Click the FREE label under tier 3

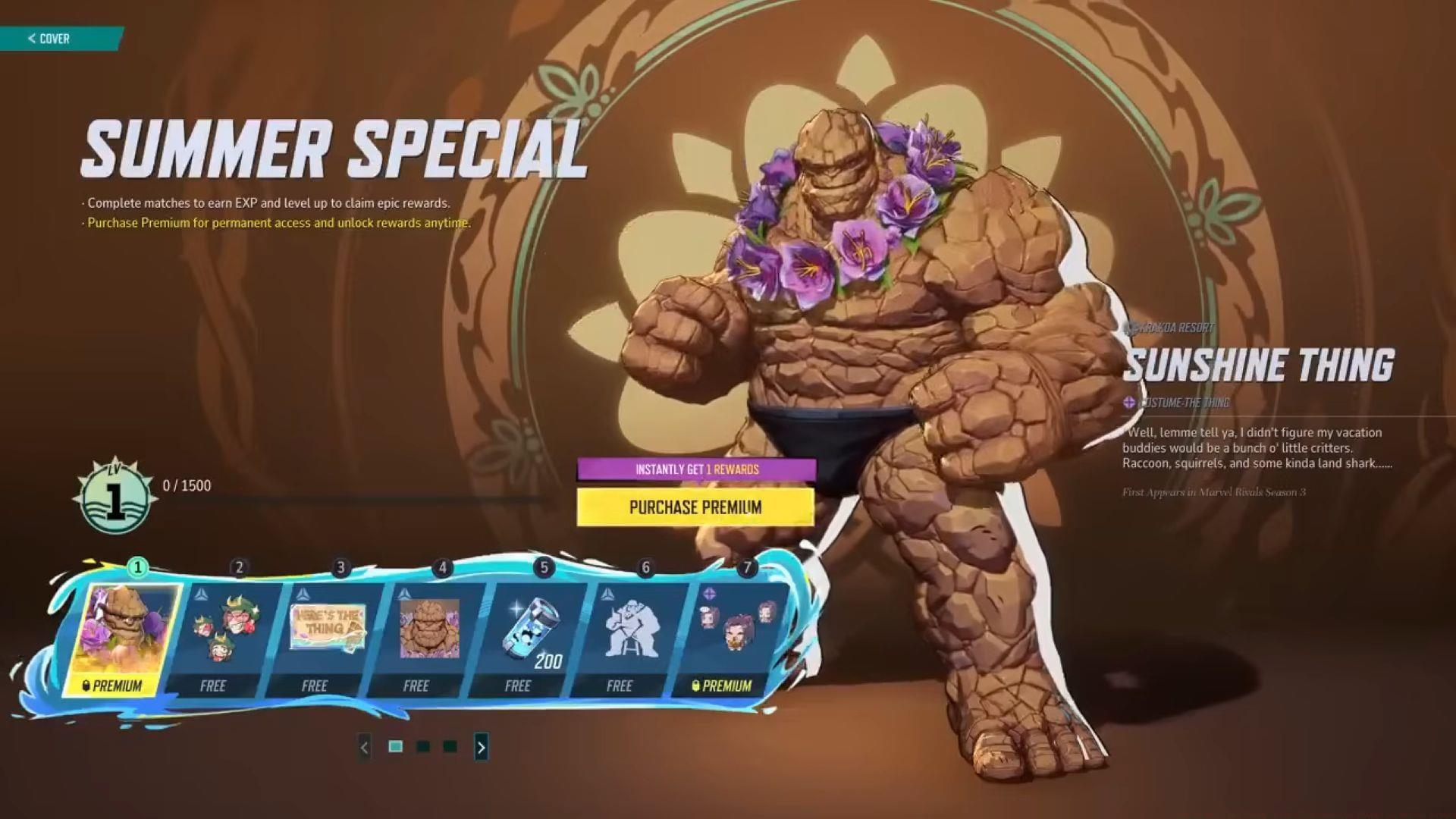click(316, 686)
